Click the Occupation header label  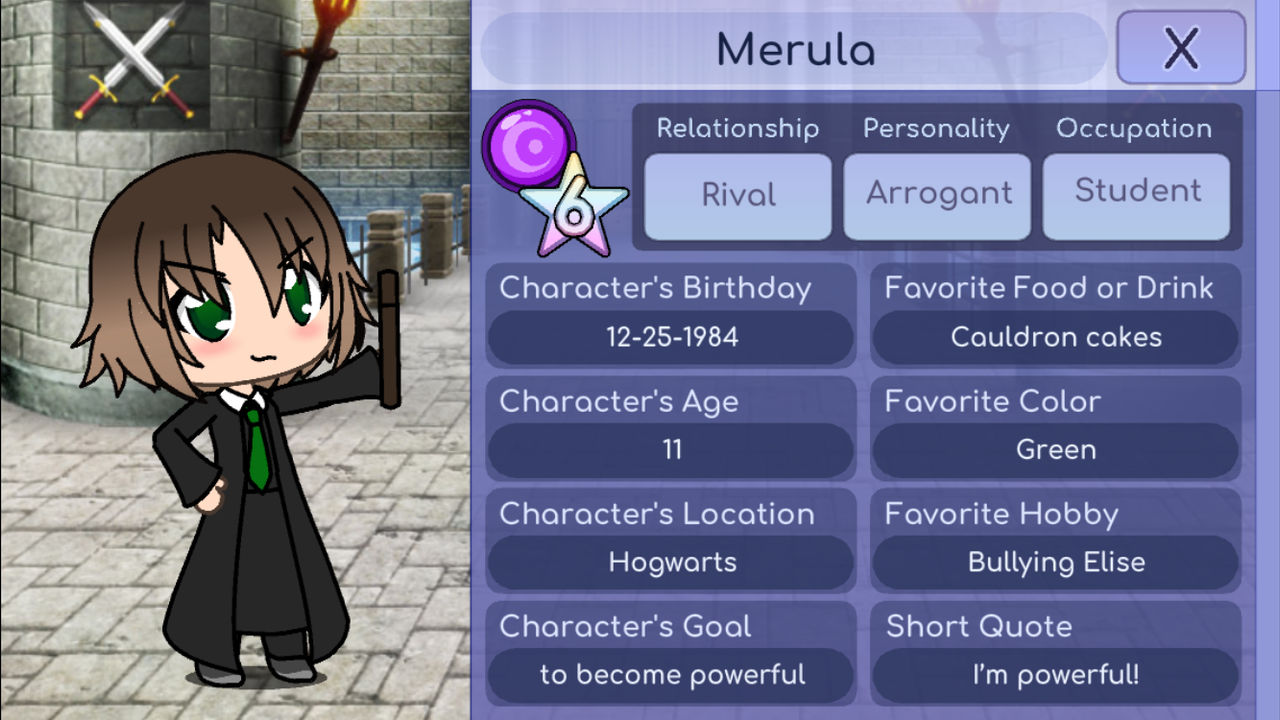[1135, 128]
